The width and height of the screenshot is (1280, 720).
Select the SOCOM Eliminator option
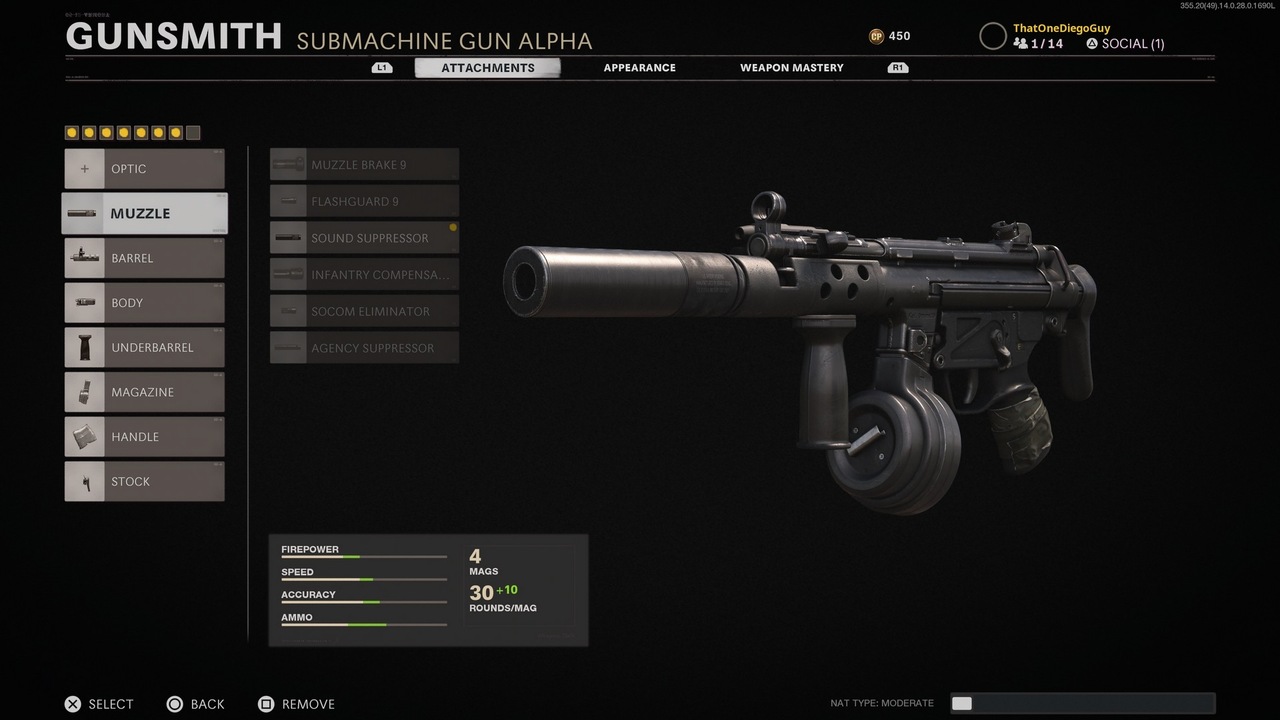click(364, 311)
